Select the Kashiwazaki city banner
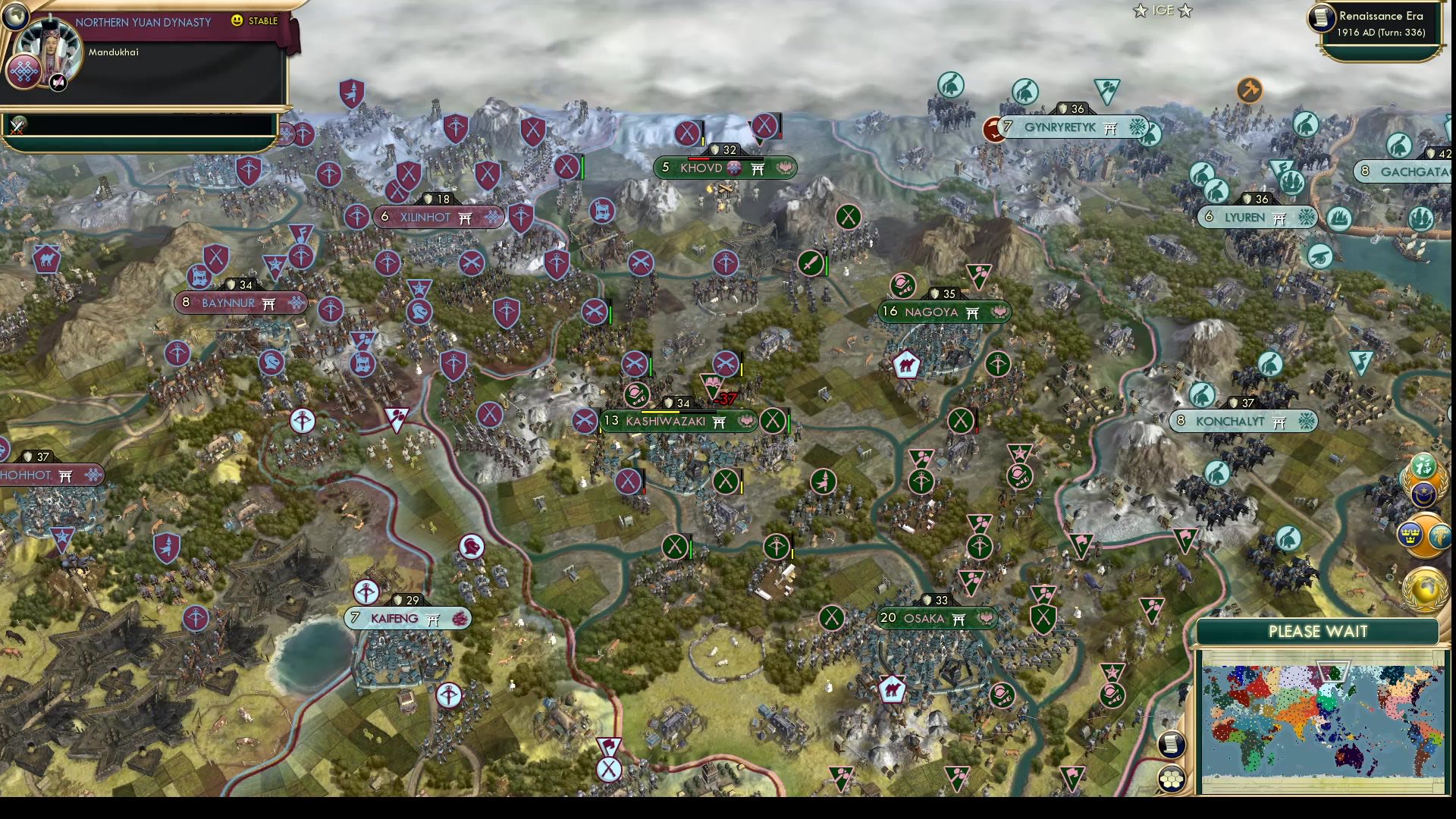Image resolution: width=1456 pixels, height=819 pixels. click(665, 422)
